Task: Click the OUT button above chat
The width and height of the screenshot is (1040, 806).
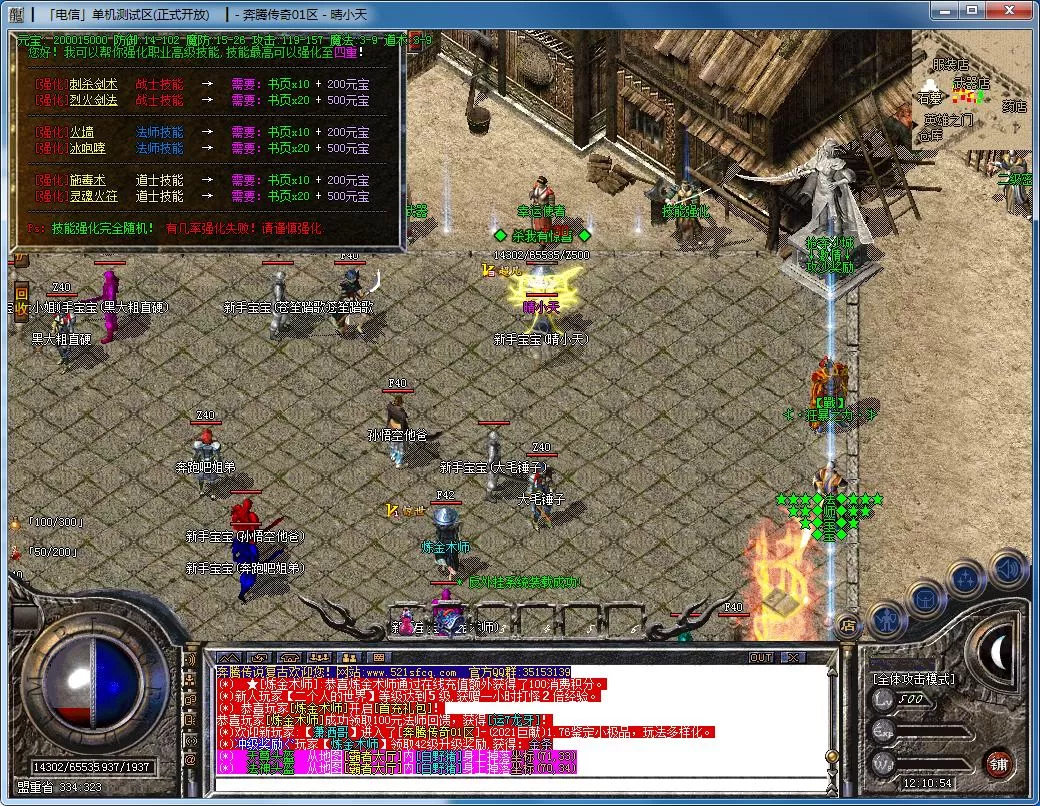Action: [761, 657]
